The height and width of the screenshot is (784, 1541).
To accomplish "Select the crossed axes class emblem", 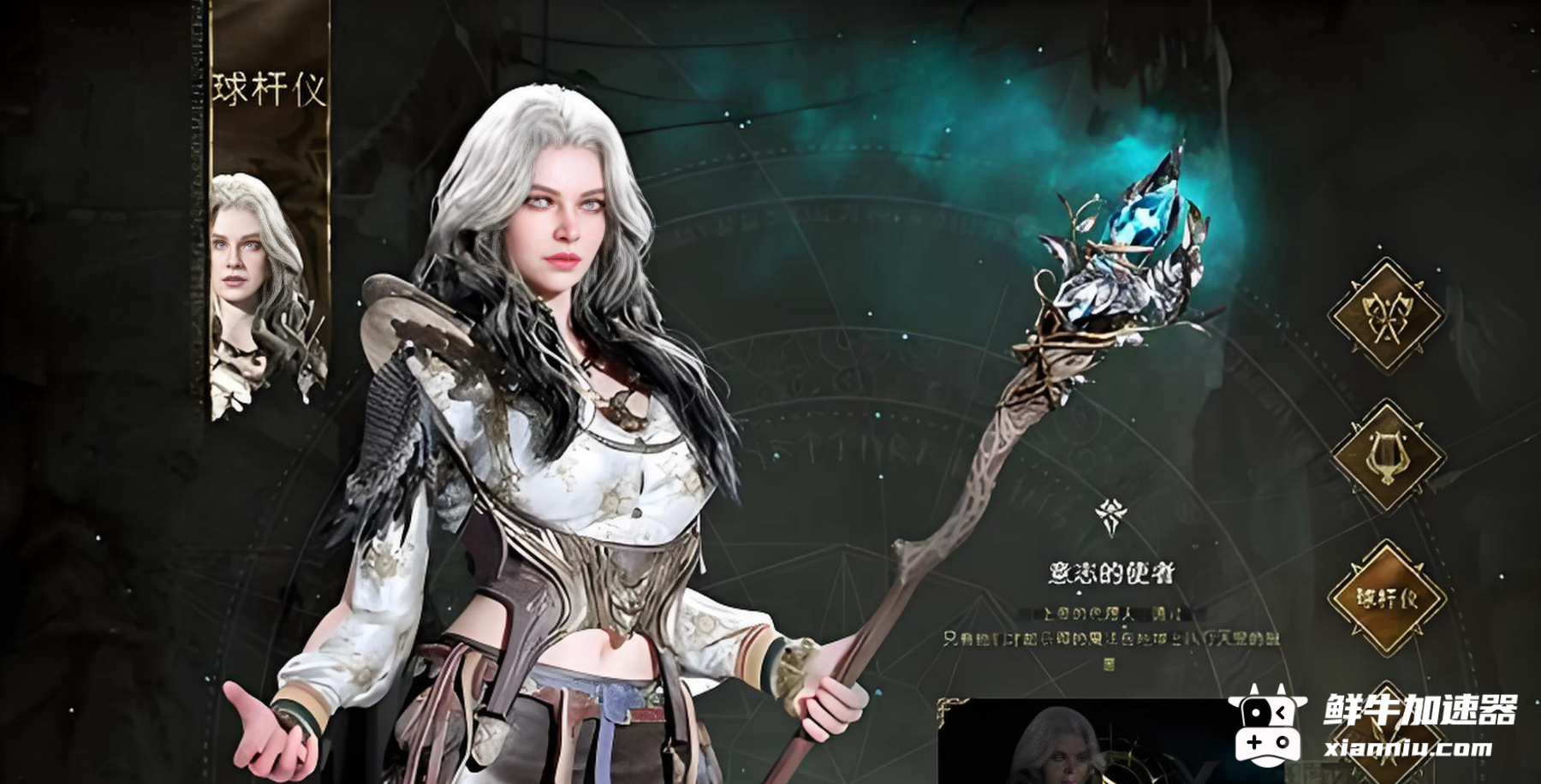I will (x=1386, y=315).
